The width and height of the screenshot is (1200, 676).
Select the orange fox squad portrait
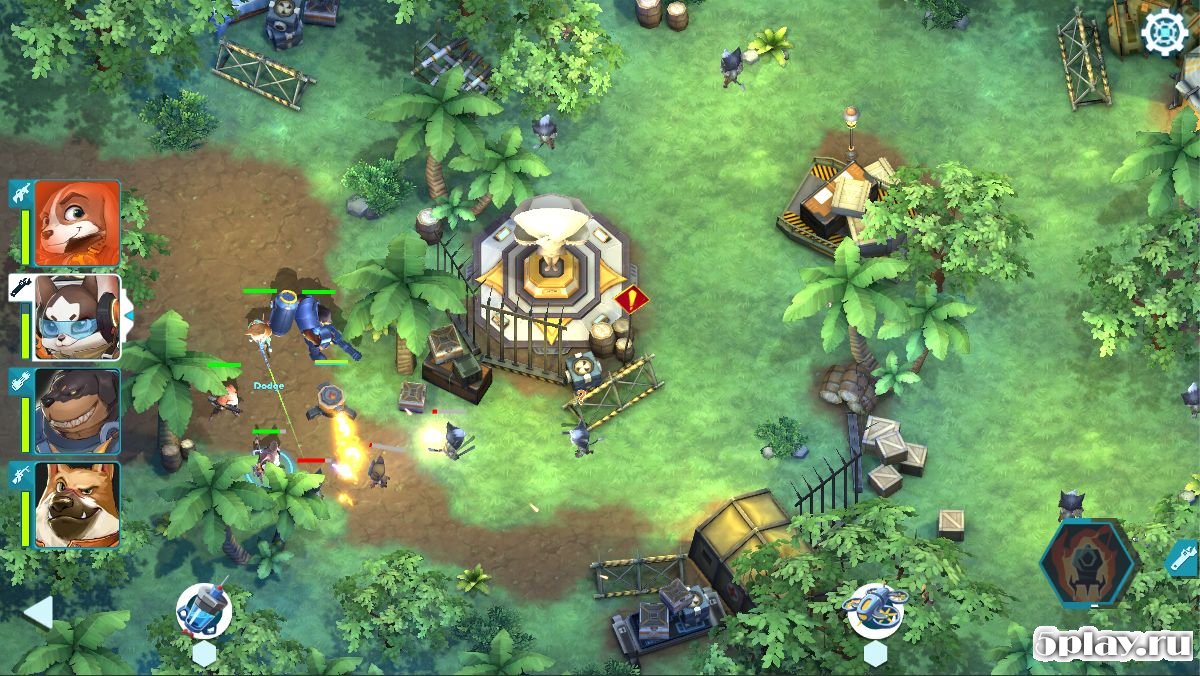coord(77,223)
